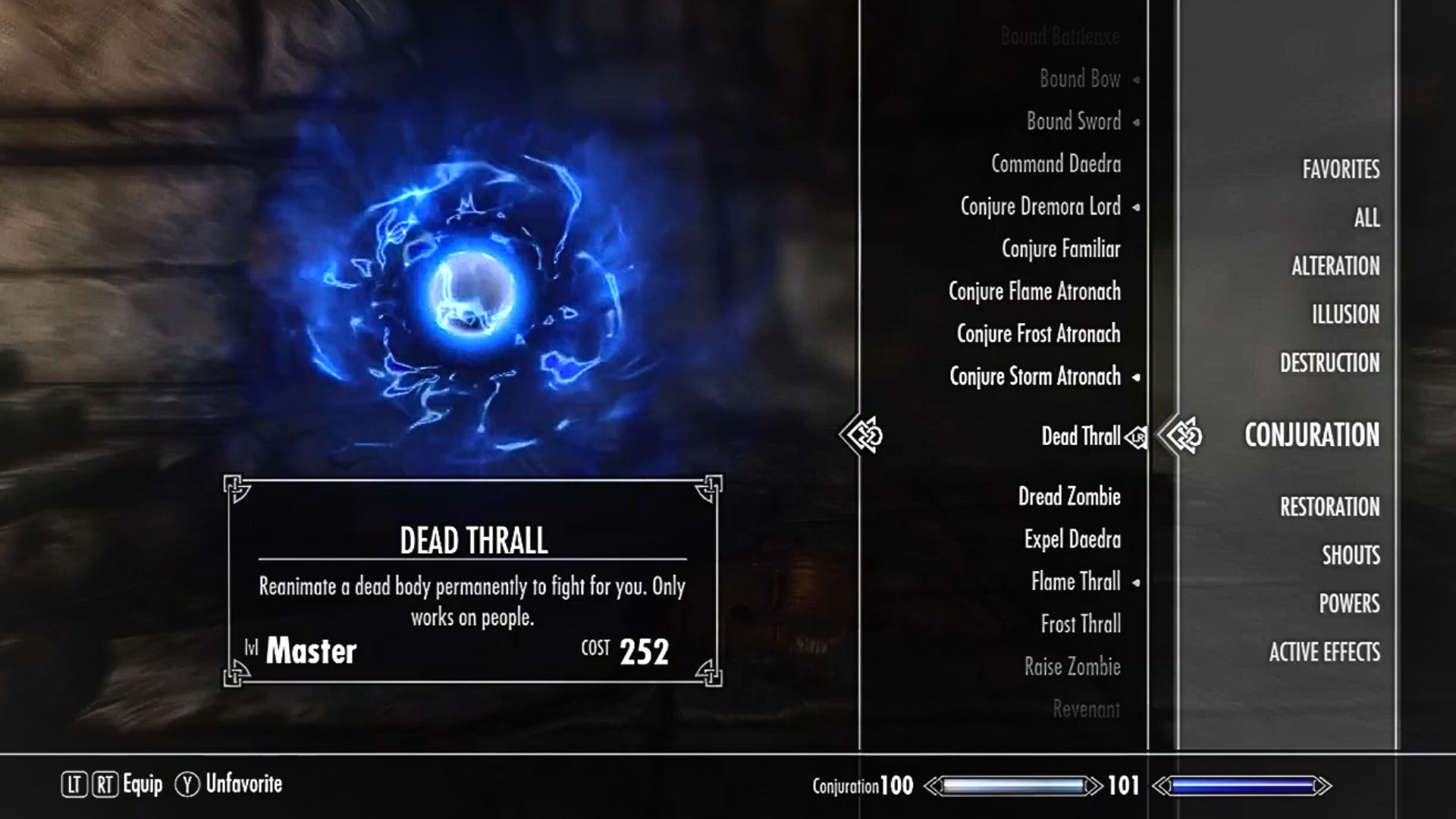Screen dimensions: 1456x819
Task: Switch to the Illusion school
Action: [x=1345, y=315]
